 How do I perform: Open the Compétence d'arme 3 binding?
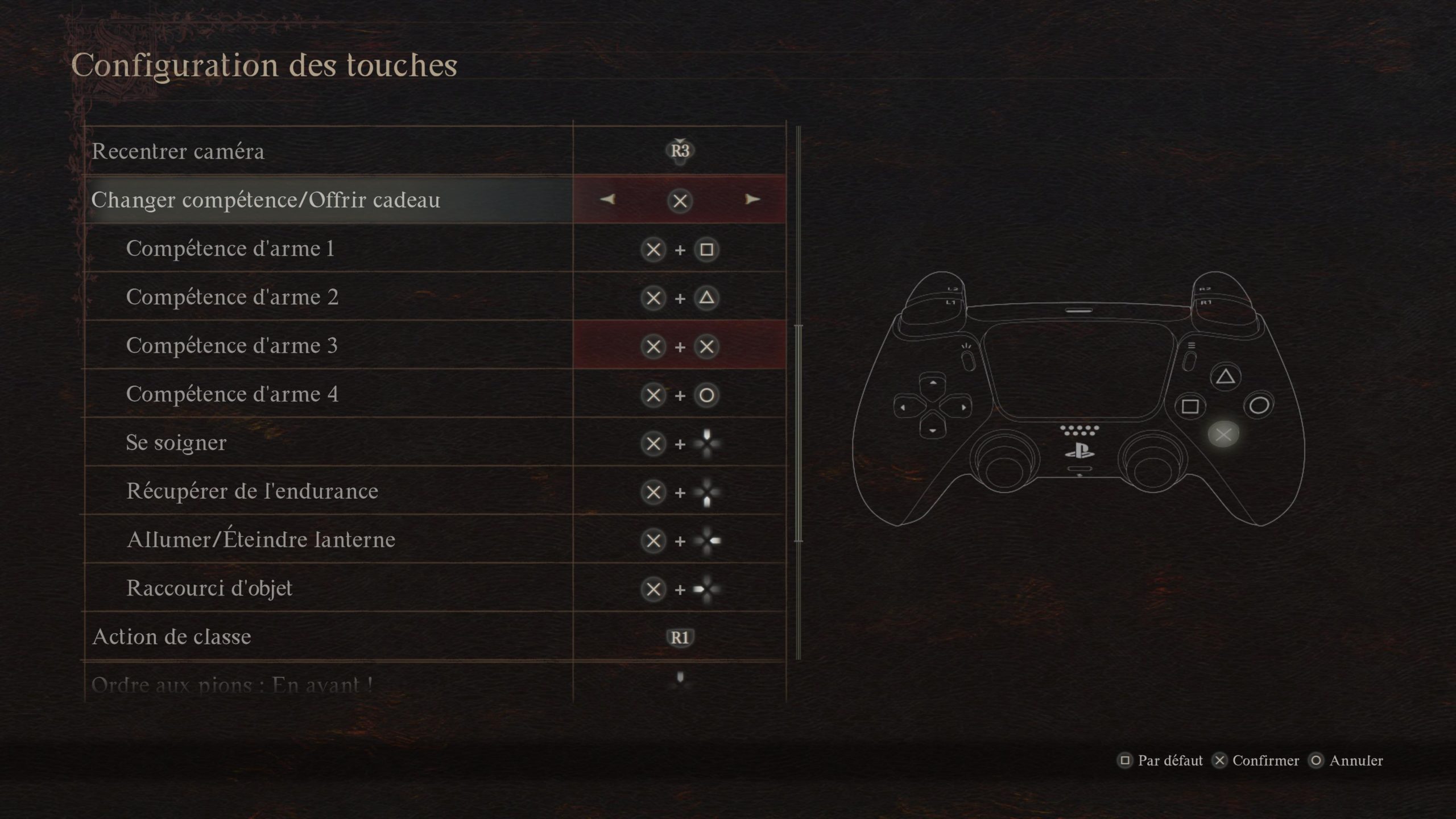pos(680,346)
